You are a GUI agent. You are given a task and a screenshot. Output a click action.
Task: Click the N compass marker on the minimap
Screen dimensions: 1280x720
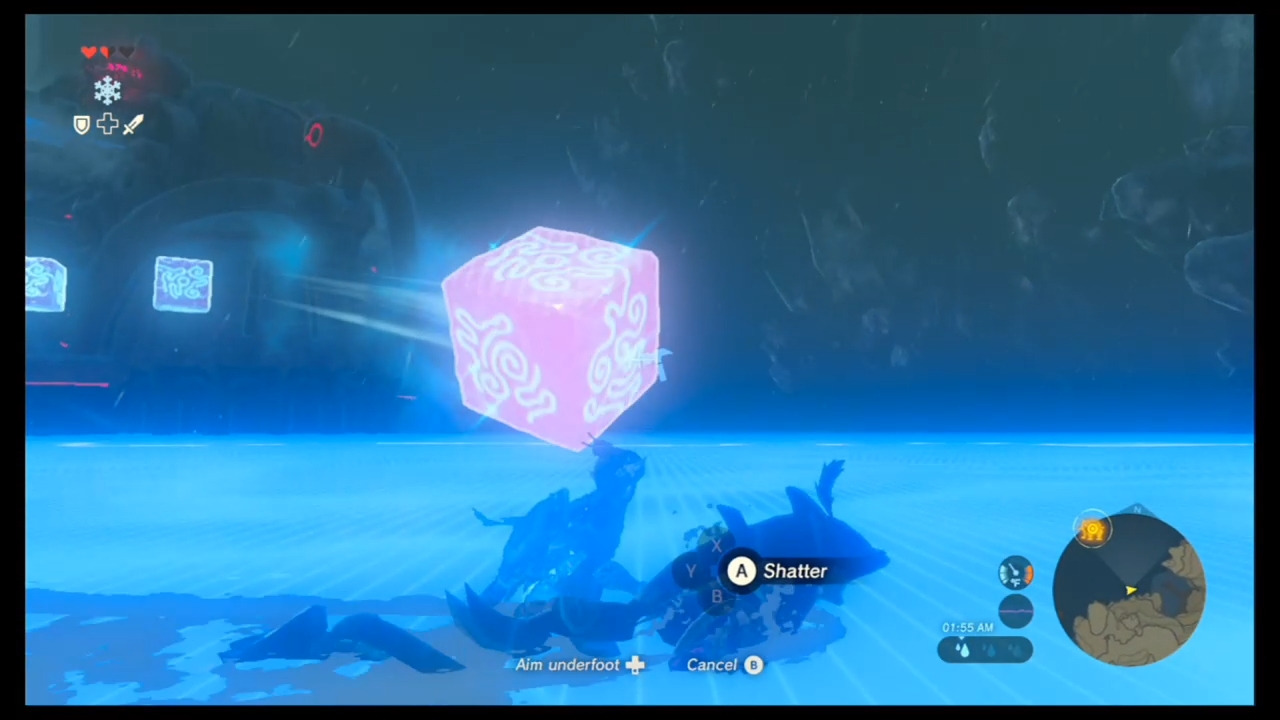1138,510
